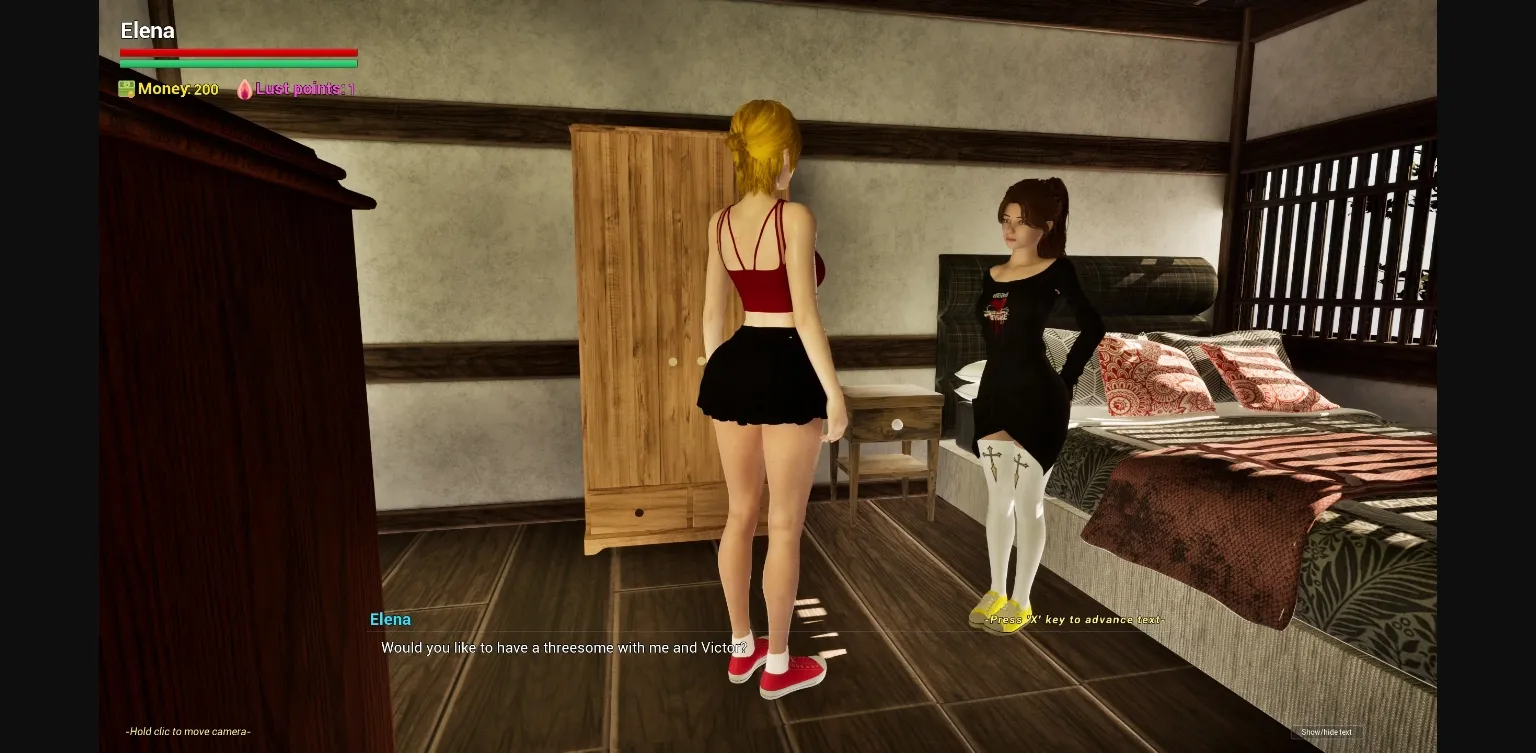Click the money banknote icon in the HUD
Viewport: 1536px width, 753px height.
pos(126,89)
